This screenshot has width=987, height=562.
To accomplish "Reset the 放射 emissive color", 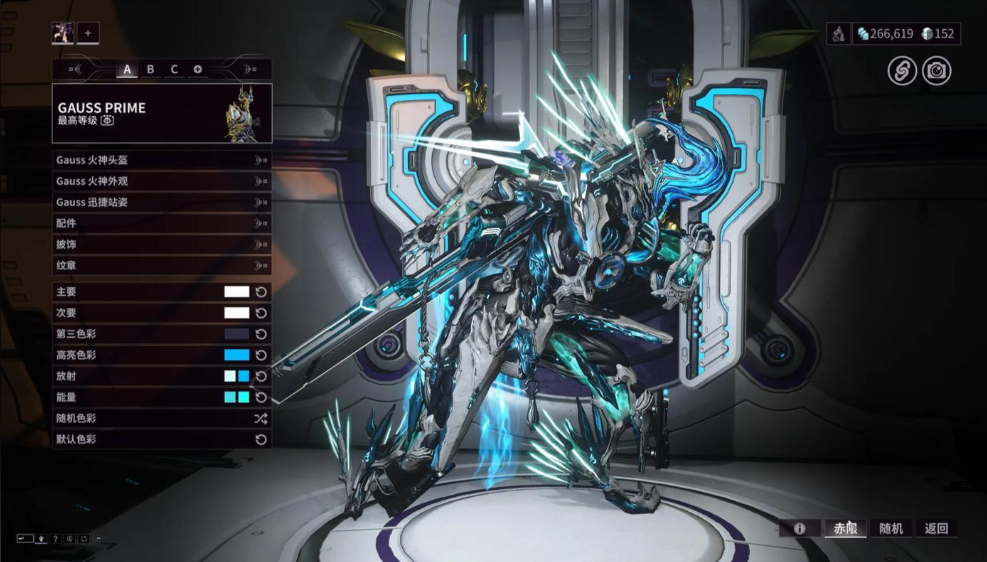I will (261, 376).
